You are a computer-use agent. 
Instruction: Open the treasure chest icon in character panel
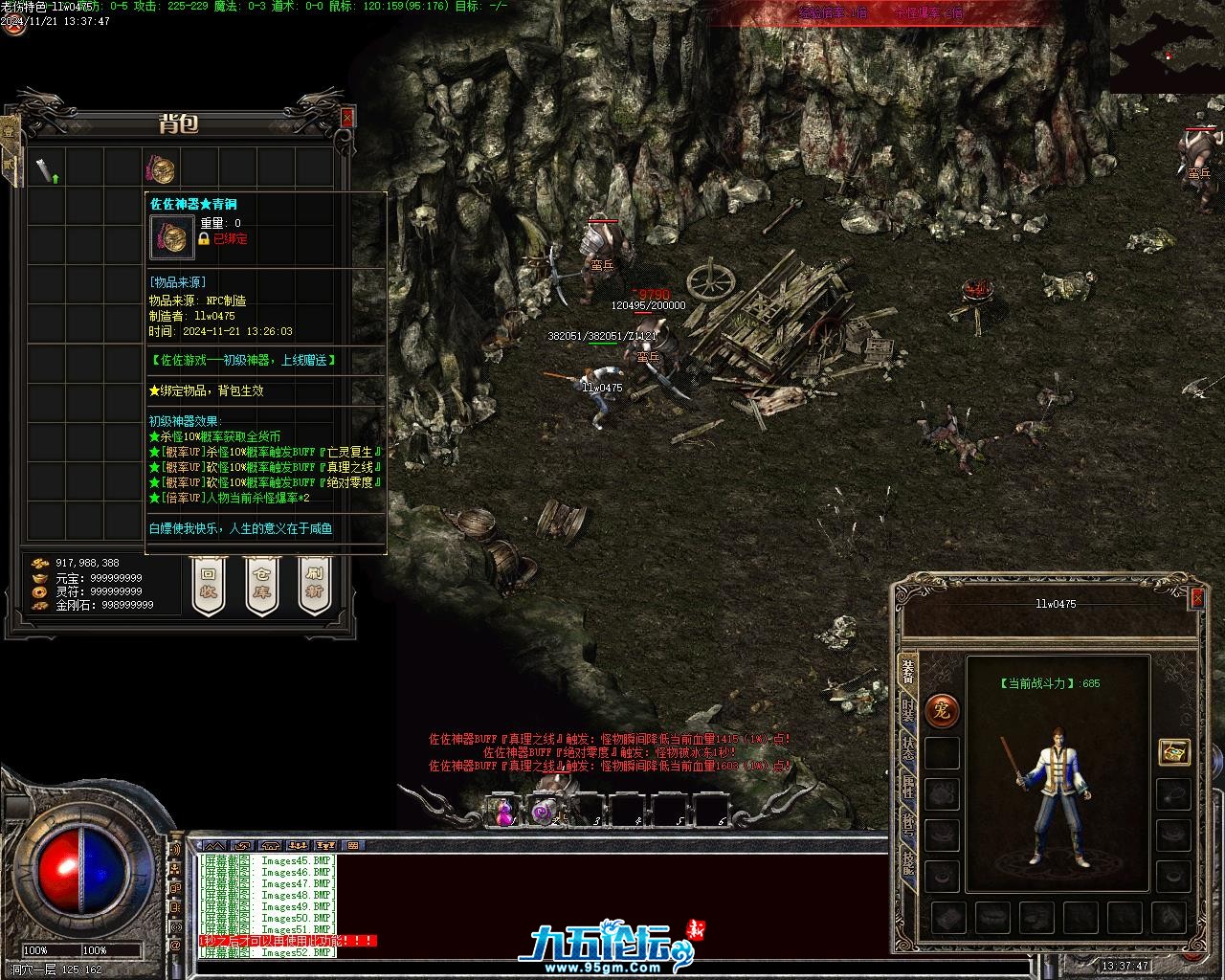(x=1173, y=752)
